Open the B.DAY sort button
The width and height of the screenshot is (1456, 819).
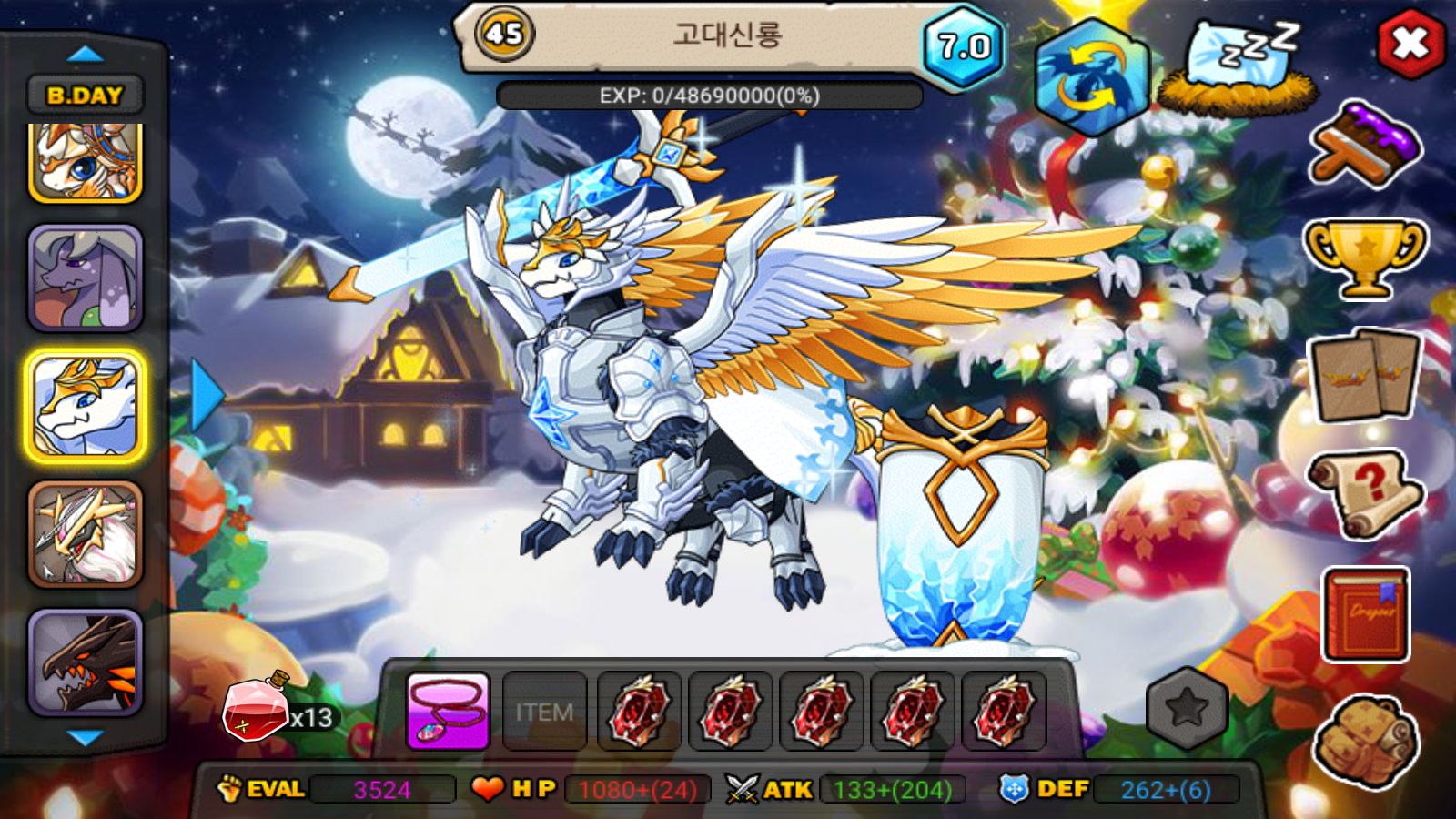pyautogui.click(x=85, y=96)
